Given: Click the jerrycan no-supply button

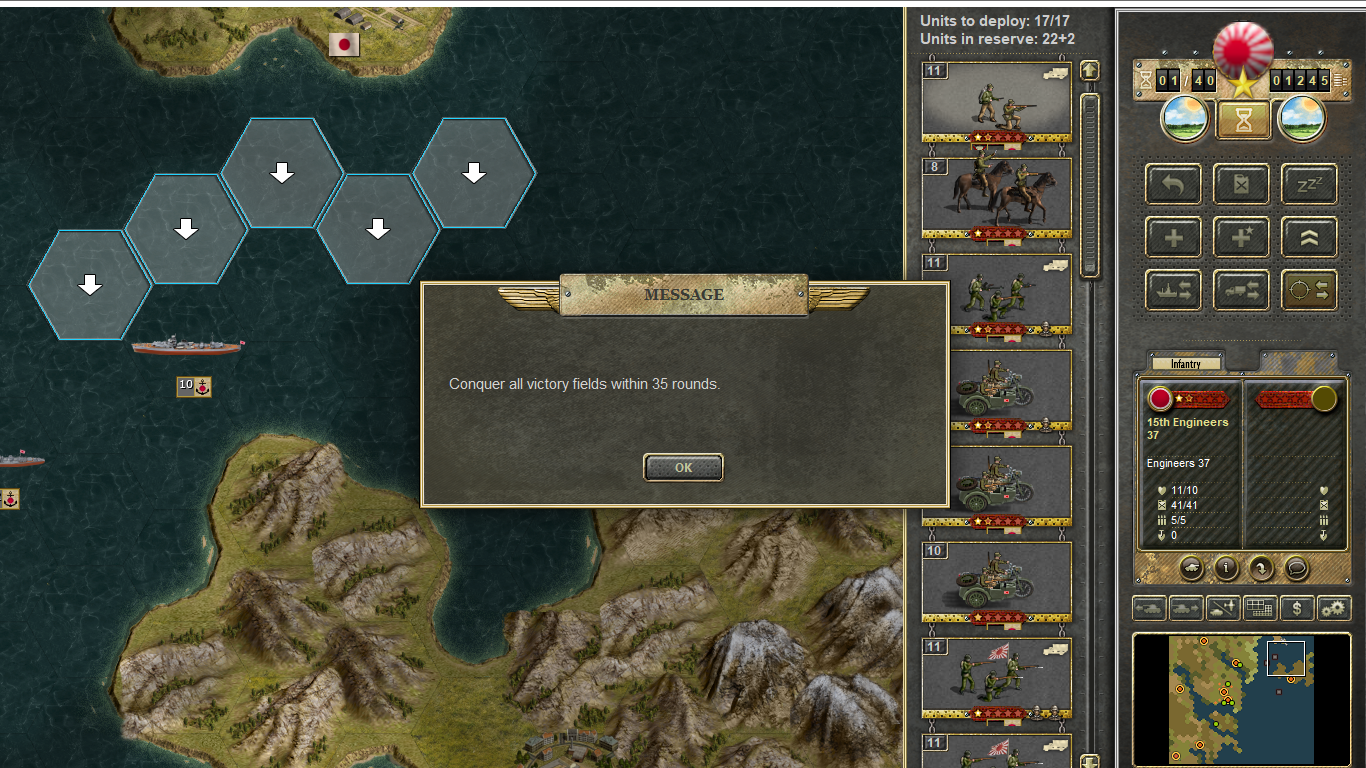Looking at the screenshot, I should coord(1241,185).
